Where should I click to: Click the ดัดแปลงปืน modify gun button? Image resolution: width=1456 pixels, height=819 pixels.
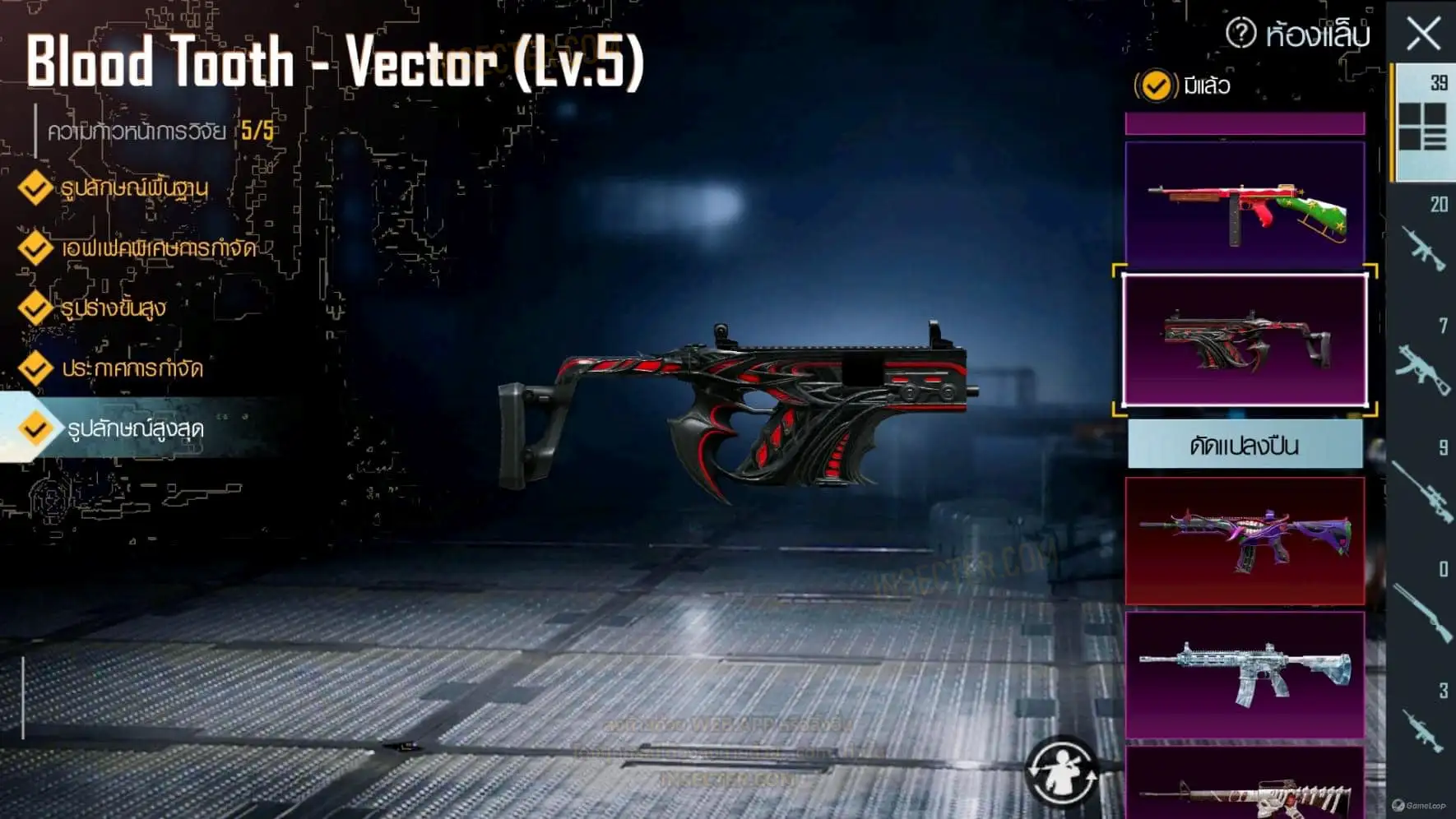tap(1245, 446)
